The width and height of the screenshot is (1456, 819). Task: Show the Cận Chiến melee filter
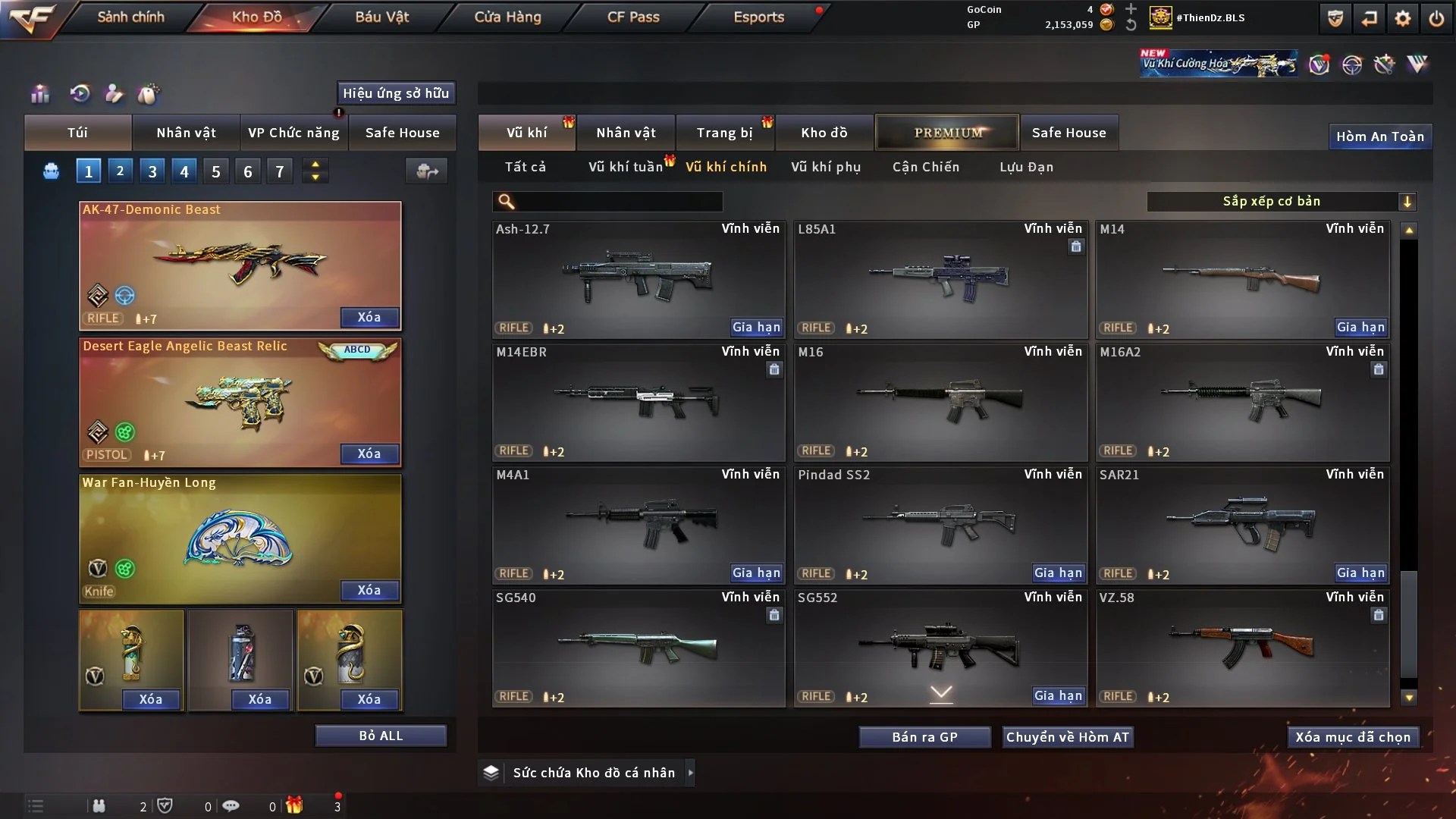(926, 167)
